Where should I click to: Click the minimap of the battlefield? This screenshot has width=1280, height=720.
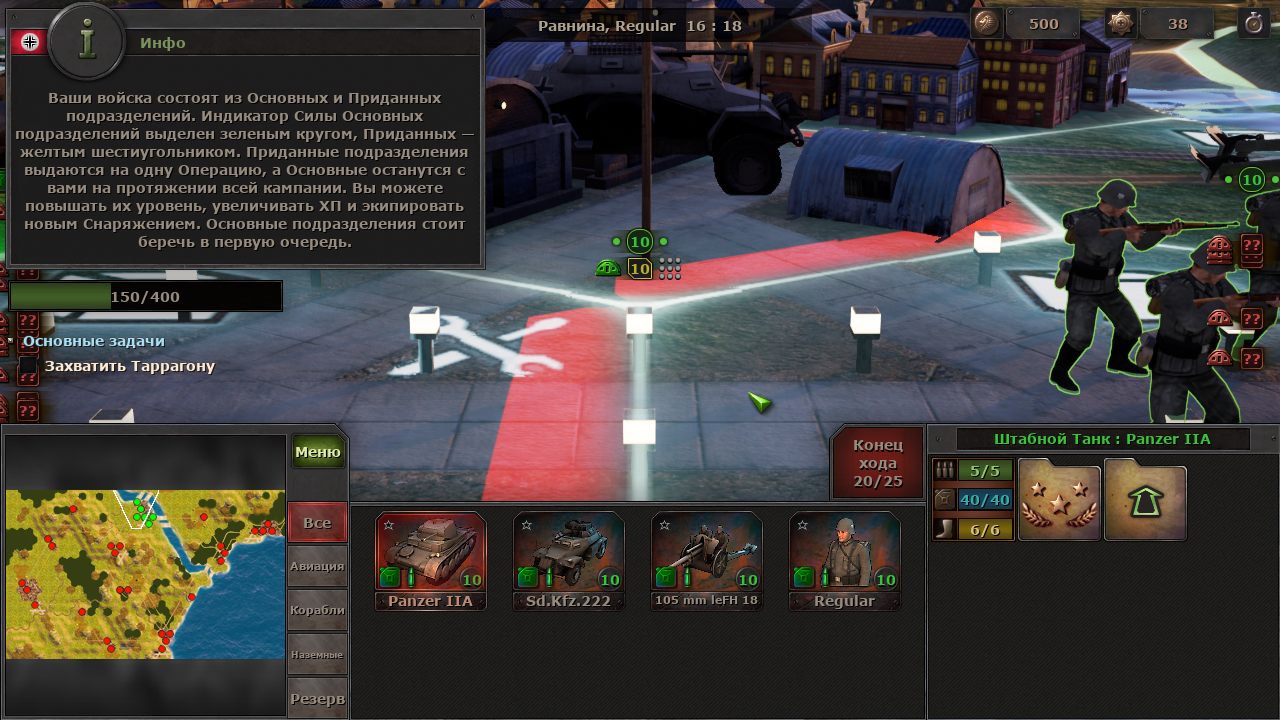(x=145, y=574)
